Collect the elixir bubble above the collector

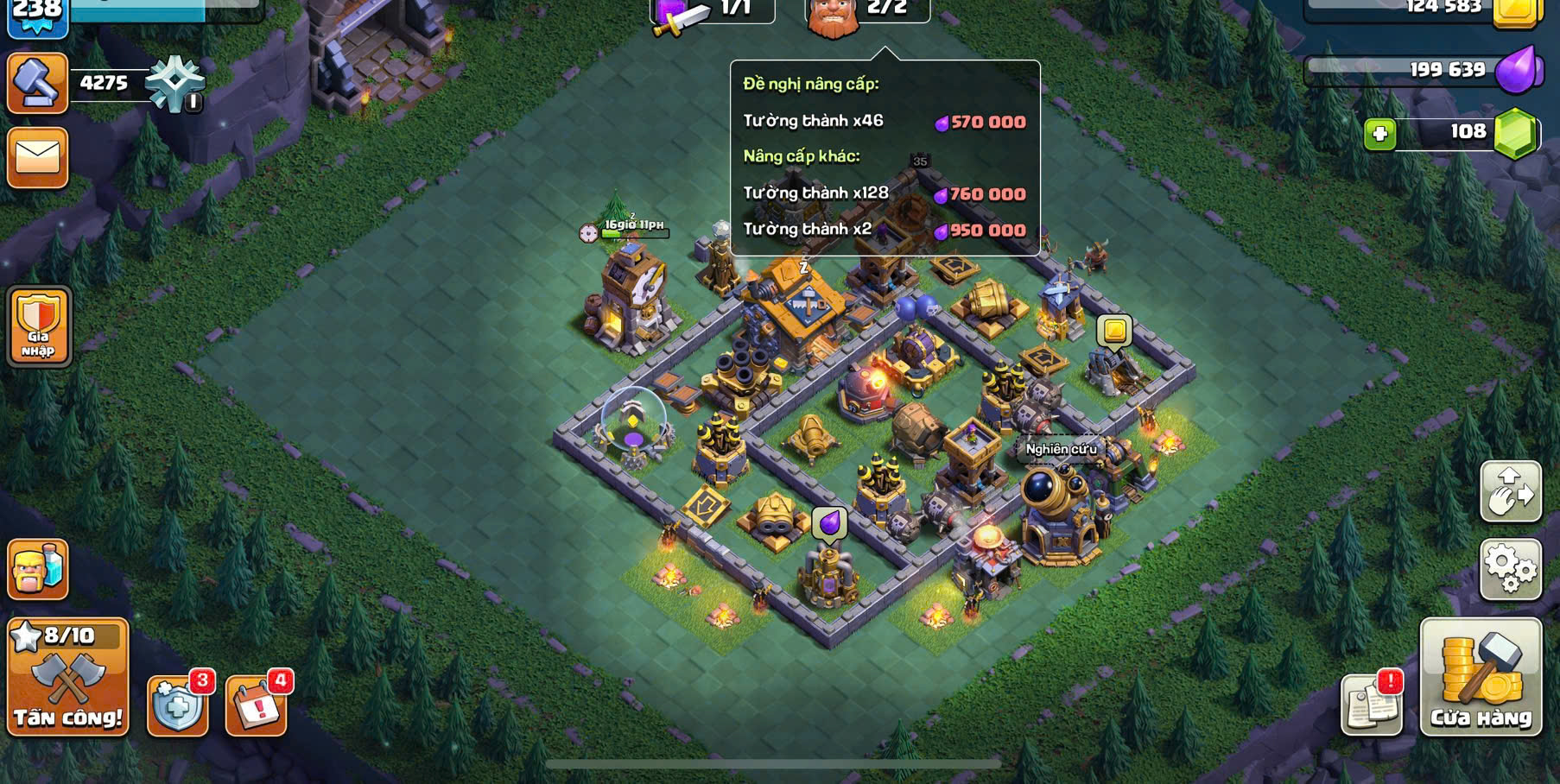(829, 522)
